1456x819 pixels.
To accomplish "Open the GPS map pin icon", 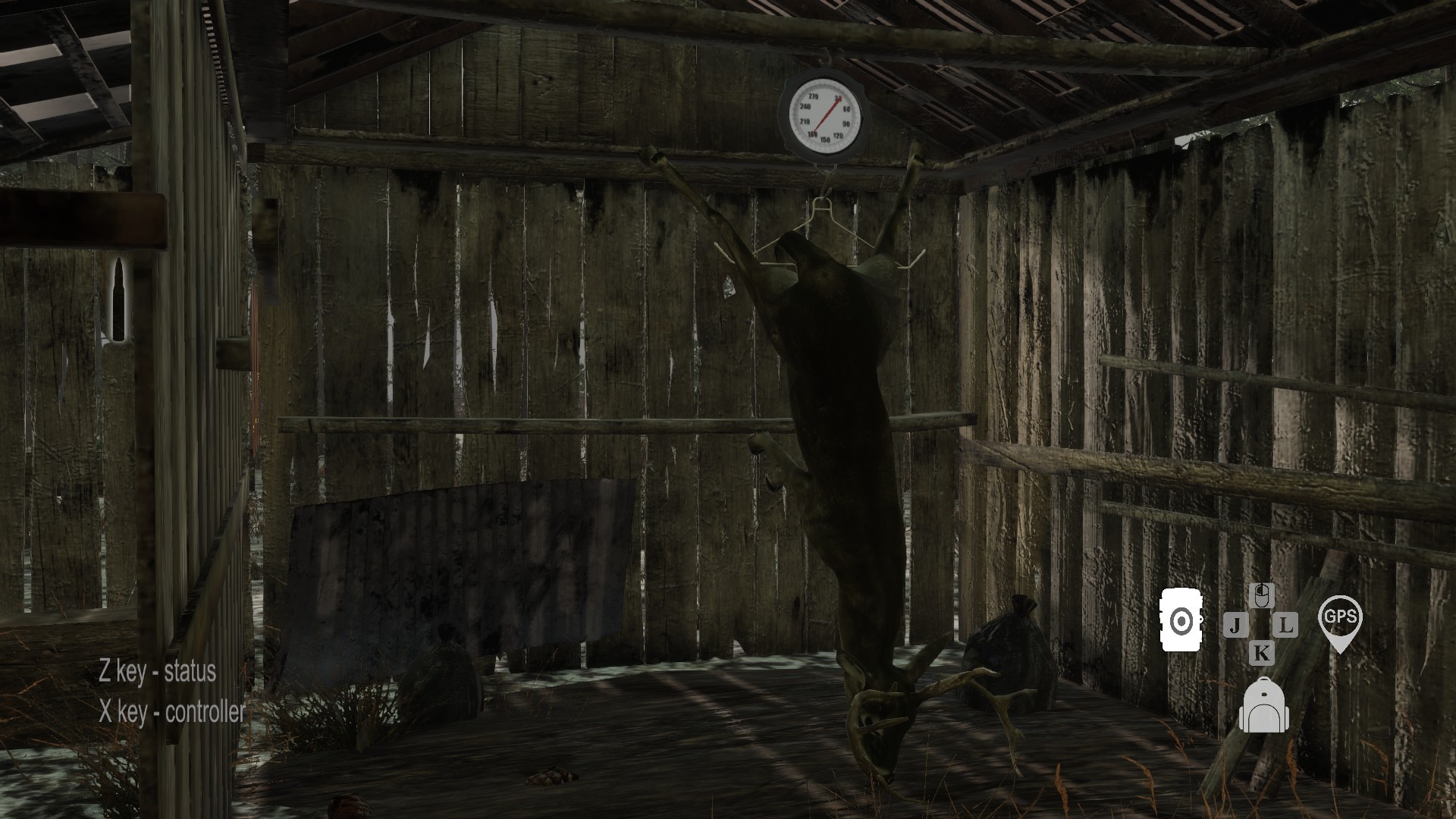I will [1340, 621].
